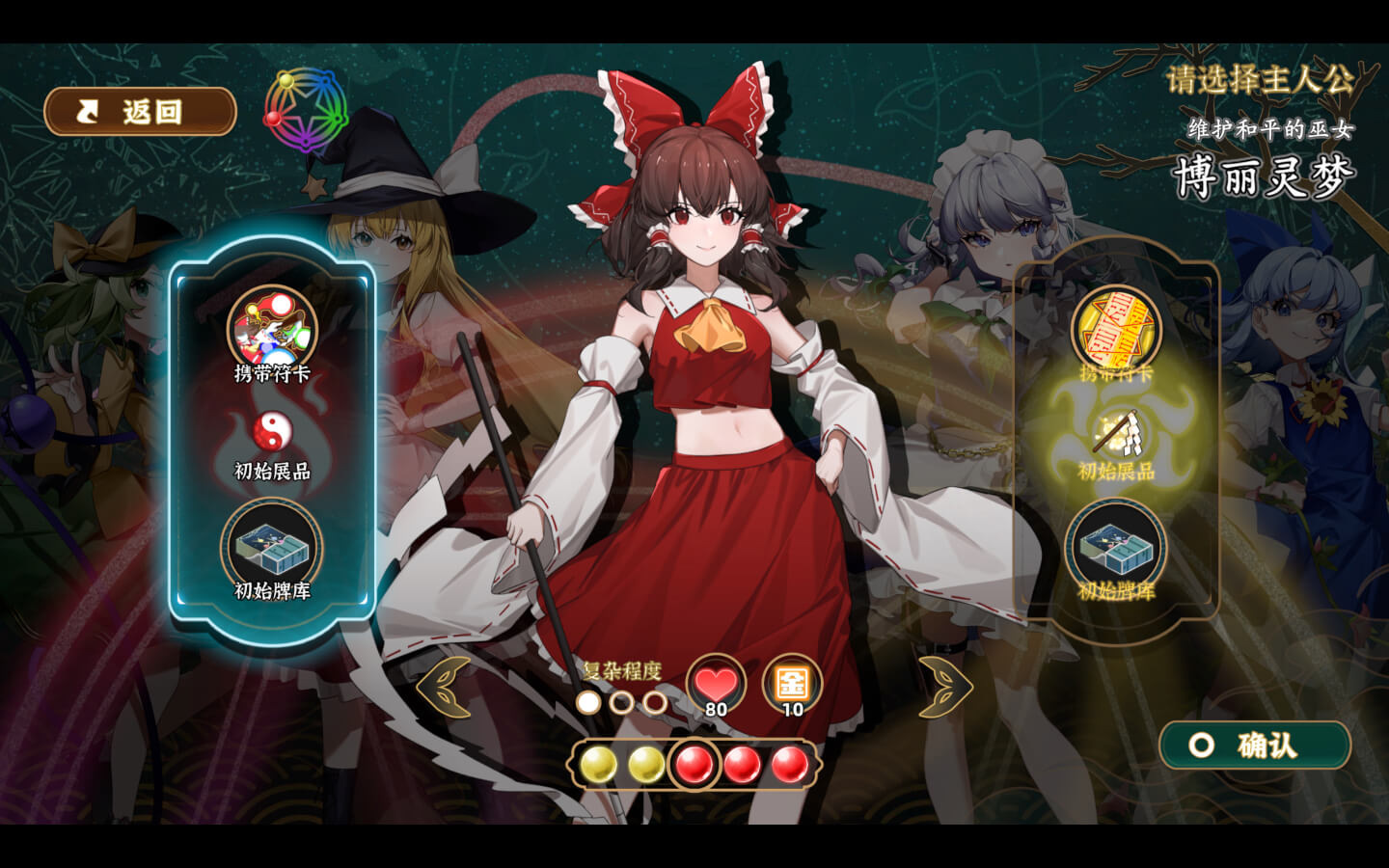
Task: Select the gohei wand 初始展品 exhibit
Action: pyautogui.click(x=1116, y=436)
